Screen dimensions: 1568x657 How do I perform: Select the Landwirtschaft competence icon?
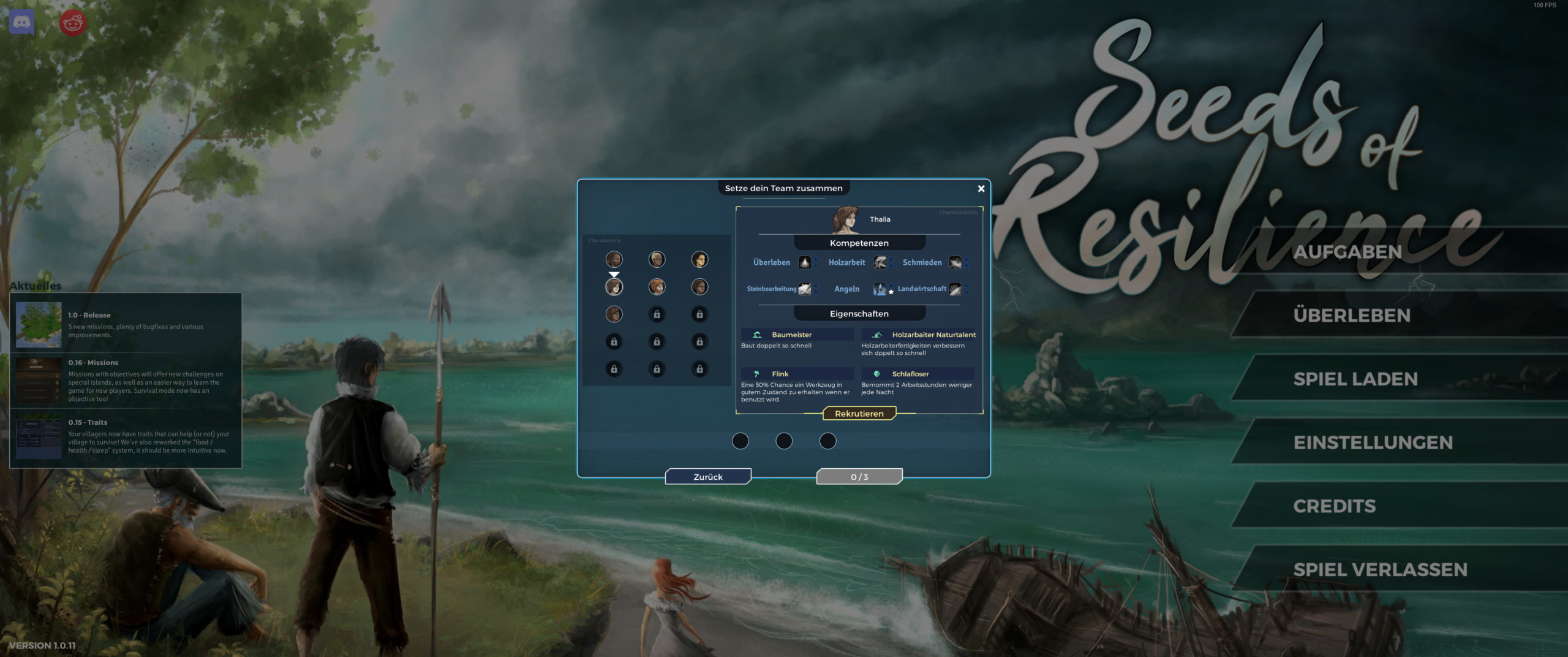[957, 291]
